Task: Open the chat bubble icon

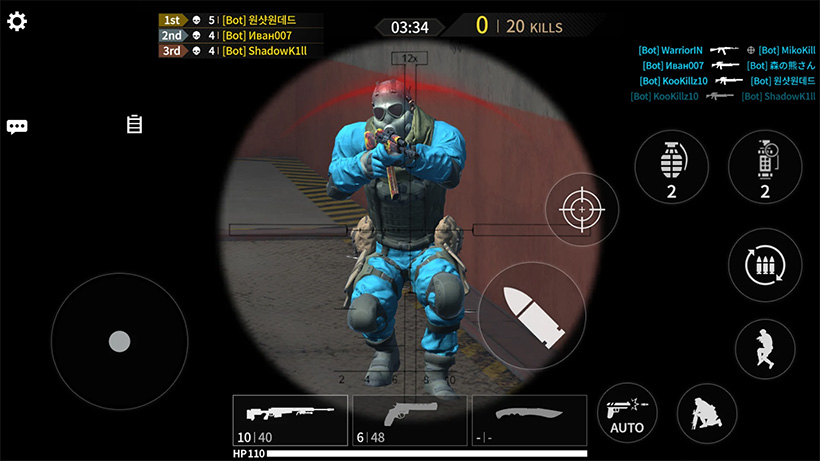Action: [17, 126]
